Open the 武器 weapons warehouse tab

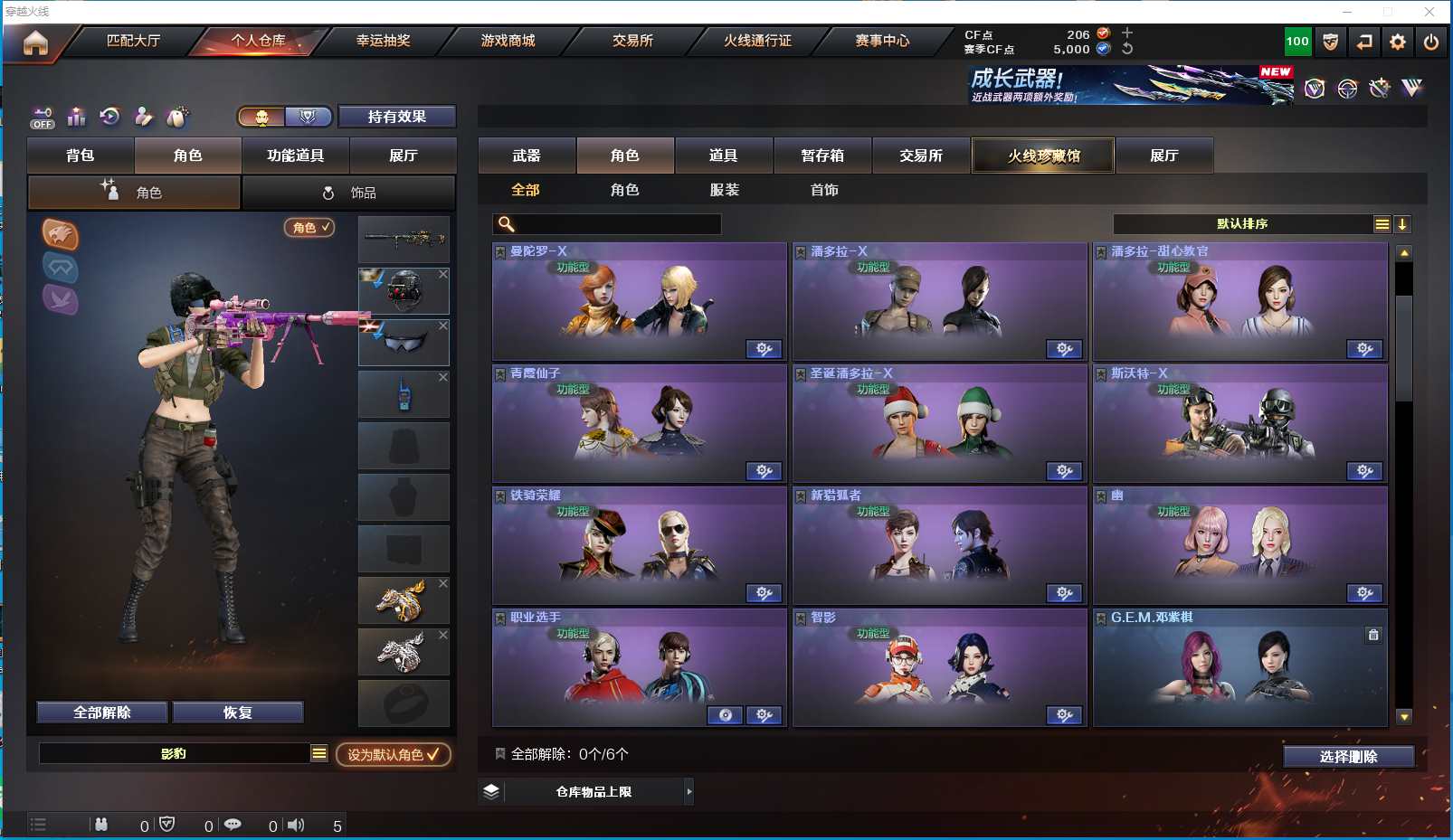click(527, 156)
